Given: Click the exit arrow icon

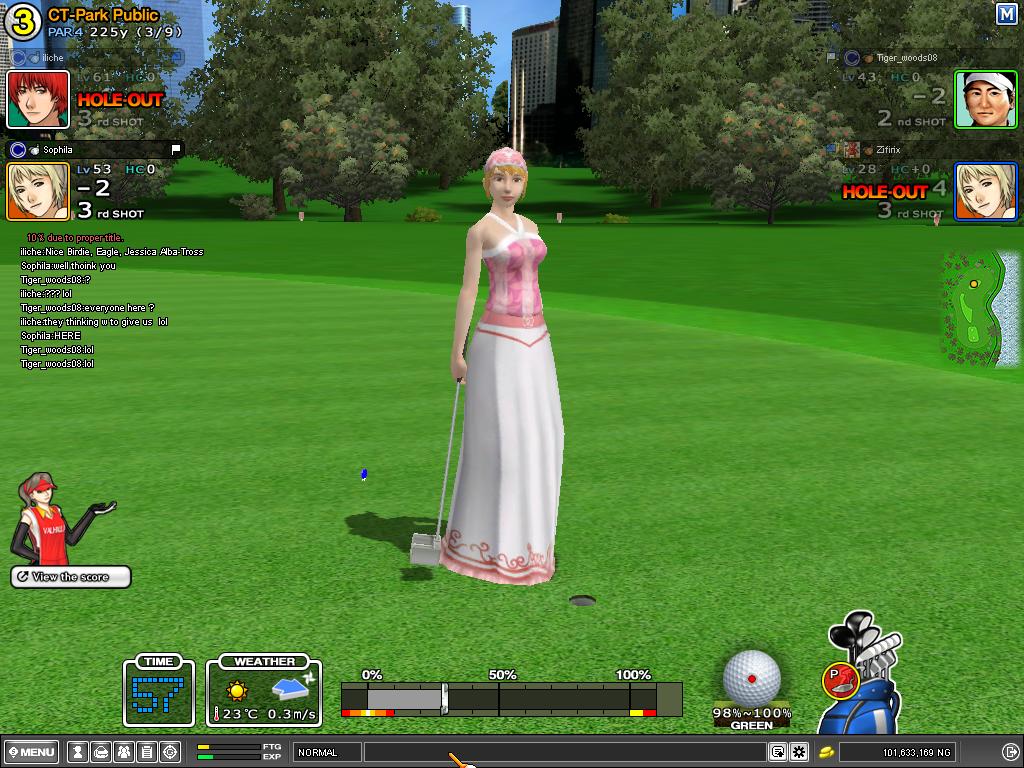Looking at the screenshot, I should pyautogui.click(x=1010, y=752).
